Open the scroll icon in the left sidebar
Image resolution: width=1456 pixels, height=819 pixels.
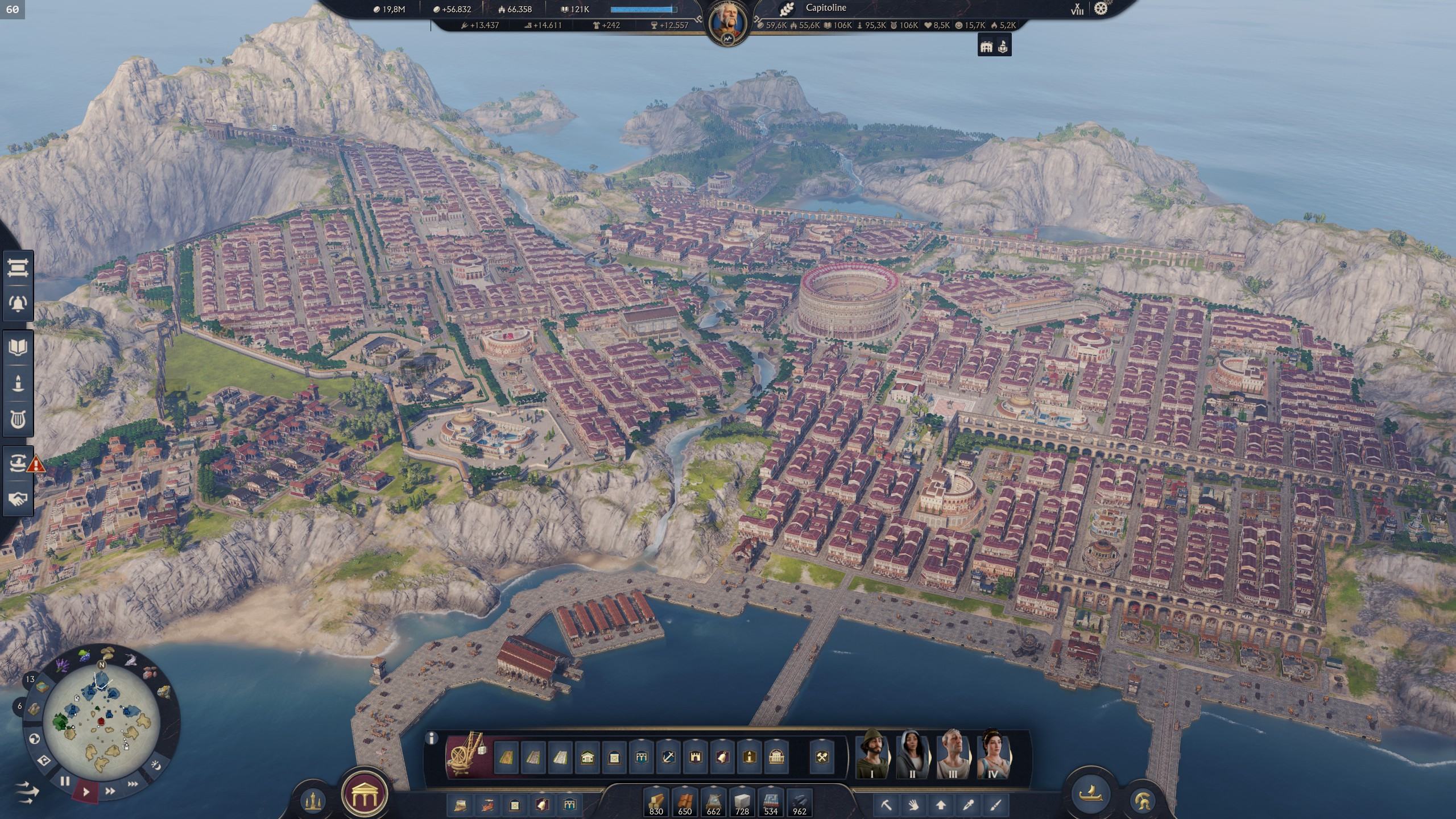[x=17, y=268]
